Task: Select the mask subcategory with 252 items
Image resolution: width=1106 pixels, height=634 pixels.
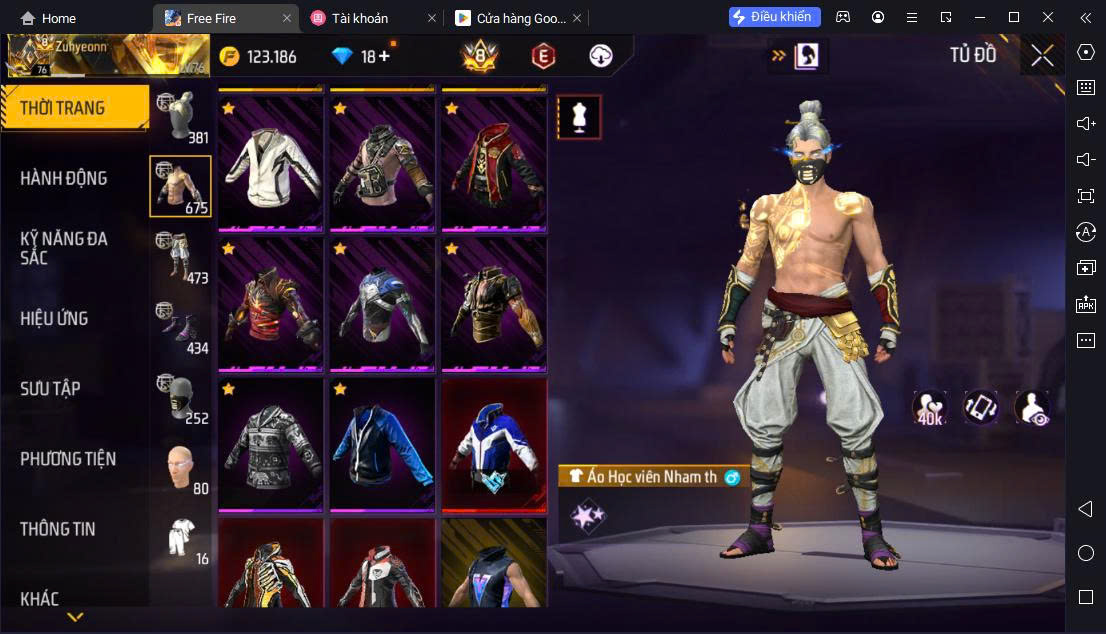Action: (x=181, y=397)
